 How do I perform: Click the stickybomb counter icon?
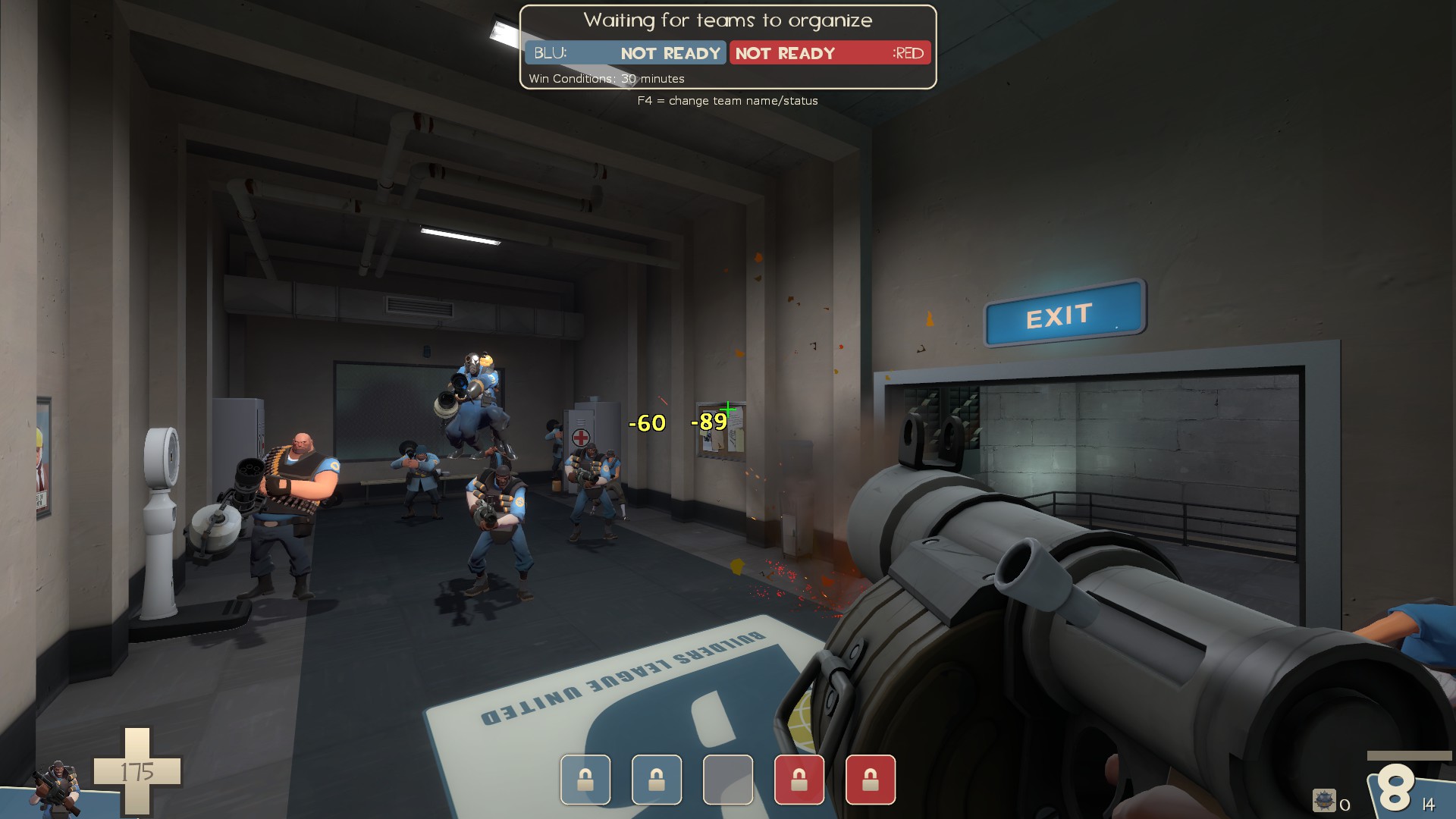coord(1324,801)
